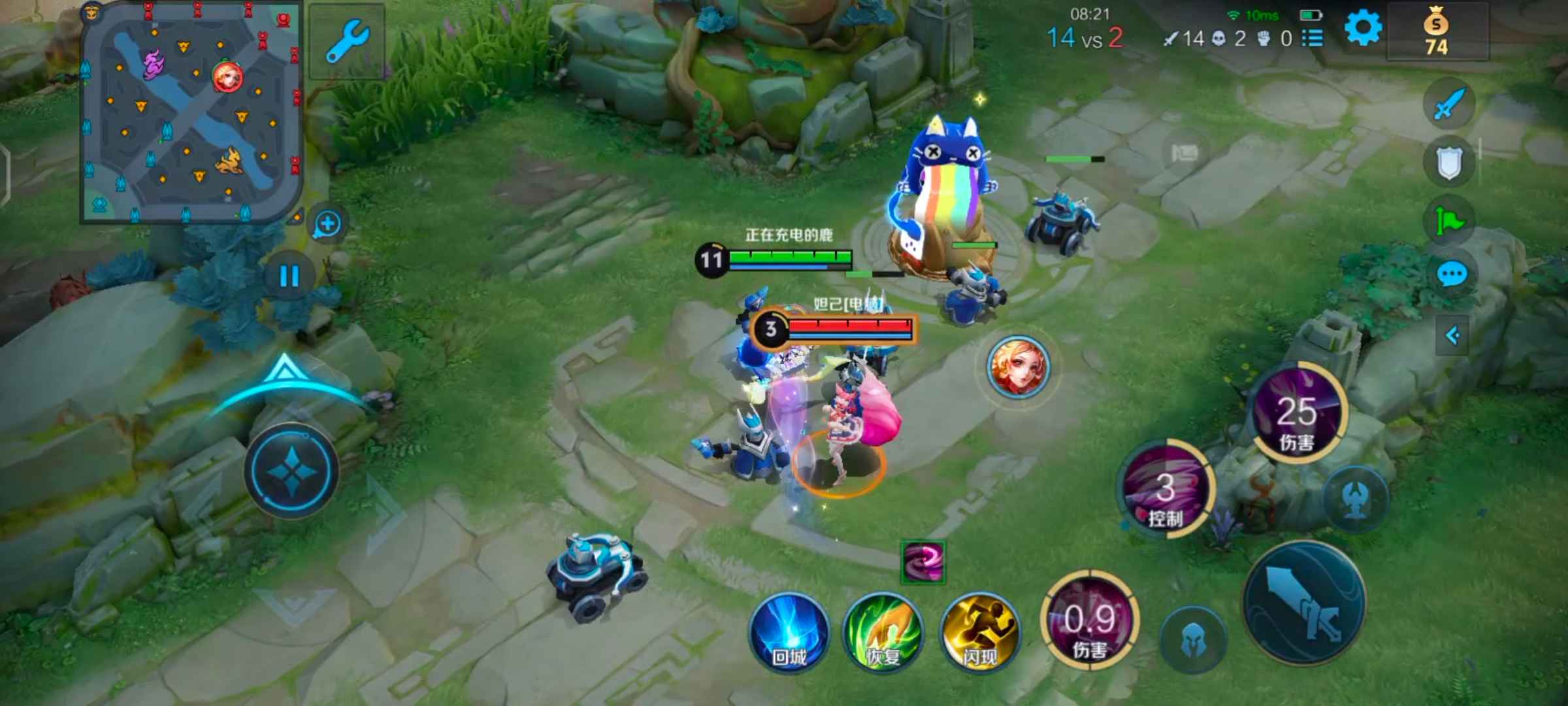This screenshot has height=706, width=1568.
Task: Click the magnifier zoom button
Action: (327, 224)
